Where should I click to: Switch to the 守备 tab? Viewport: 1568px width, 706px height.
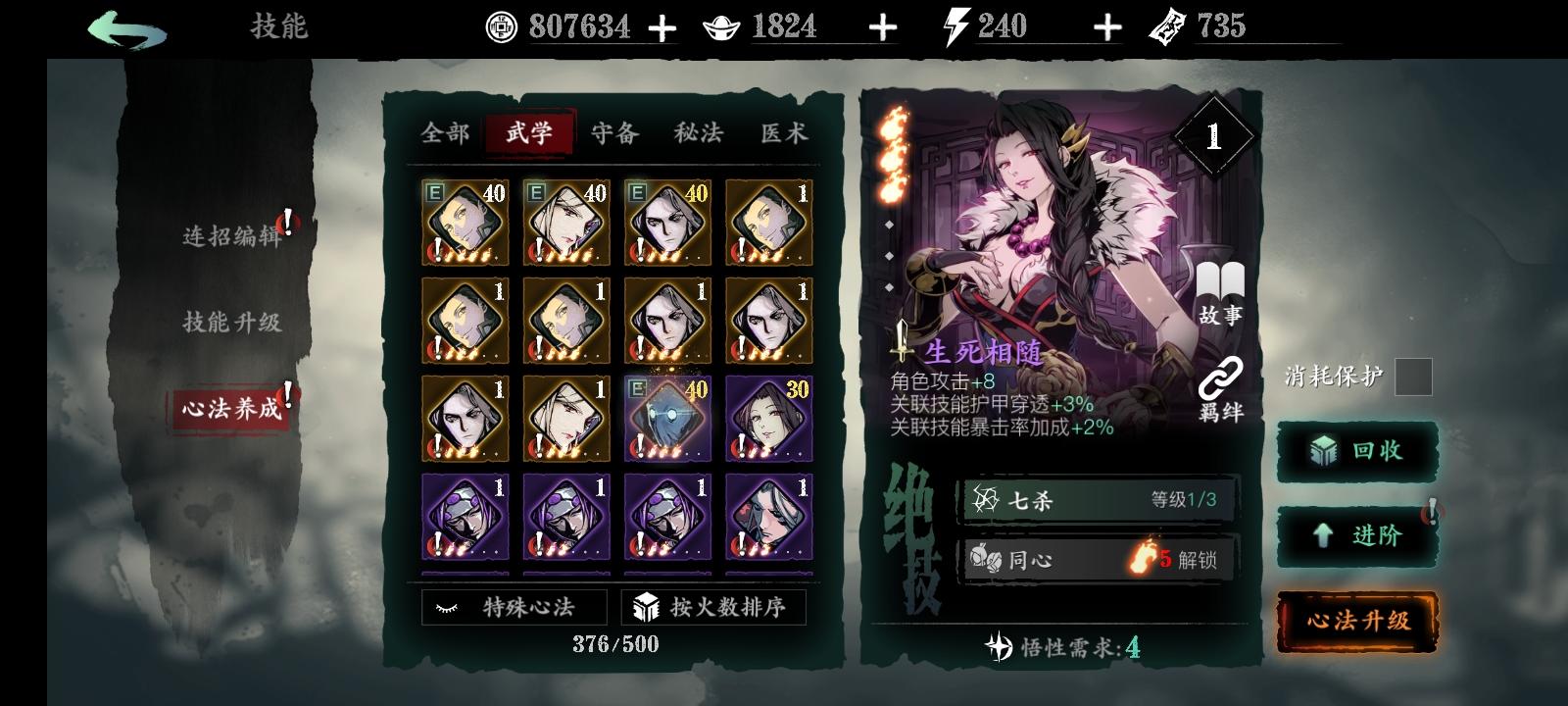612,135
